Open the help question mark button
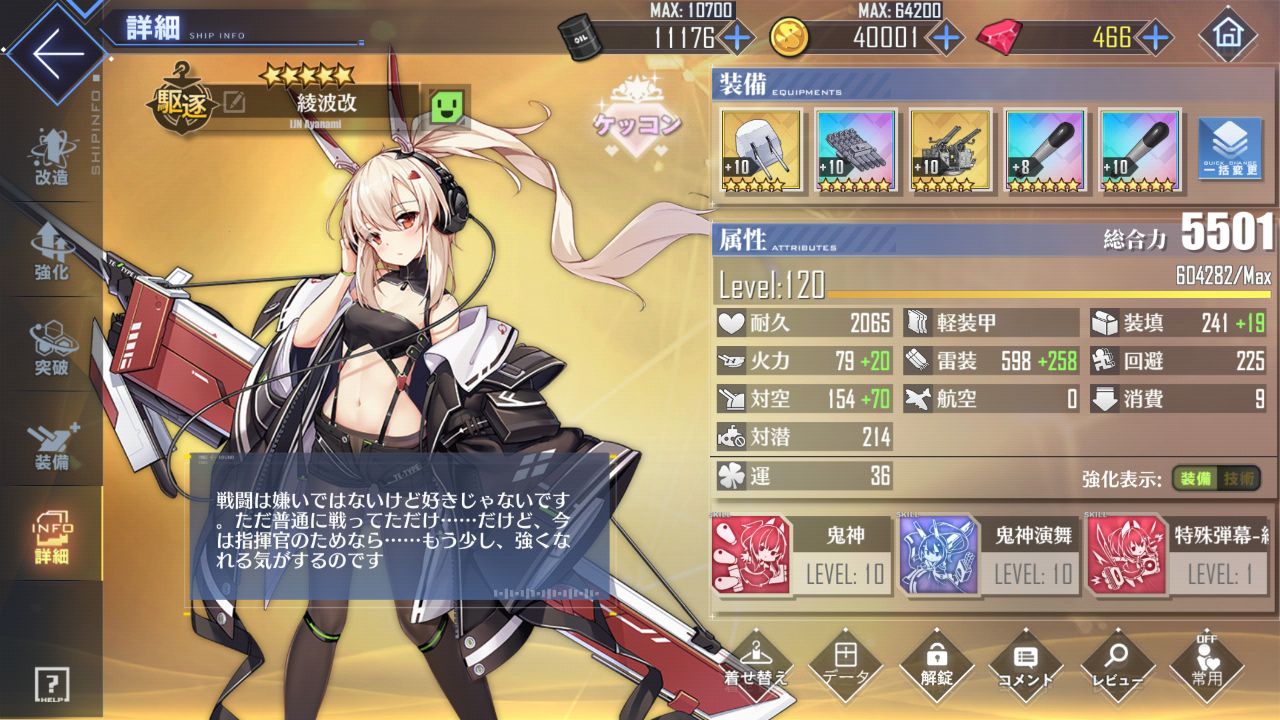The width and height of the screenshot is (1280, 720). [x=51, y=685]
